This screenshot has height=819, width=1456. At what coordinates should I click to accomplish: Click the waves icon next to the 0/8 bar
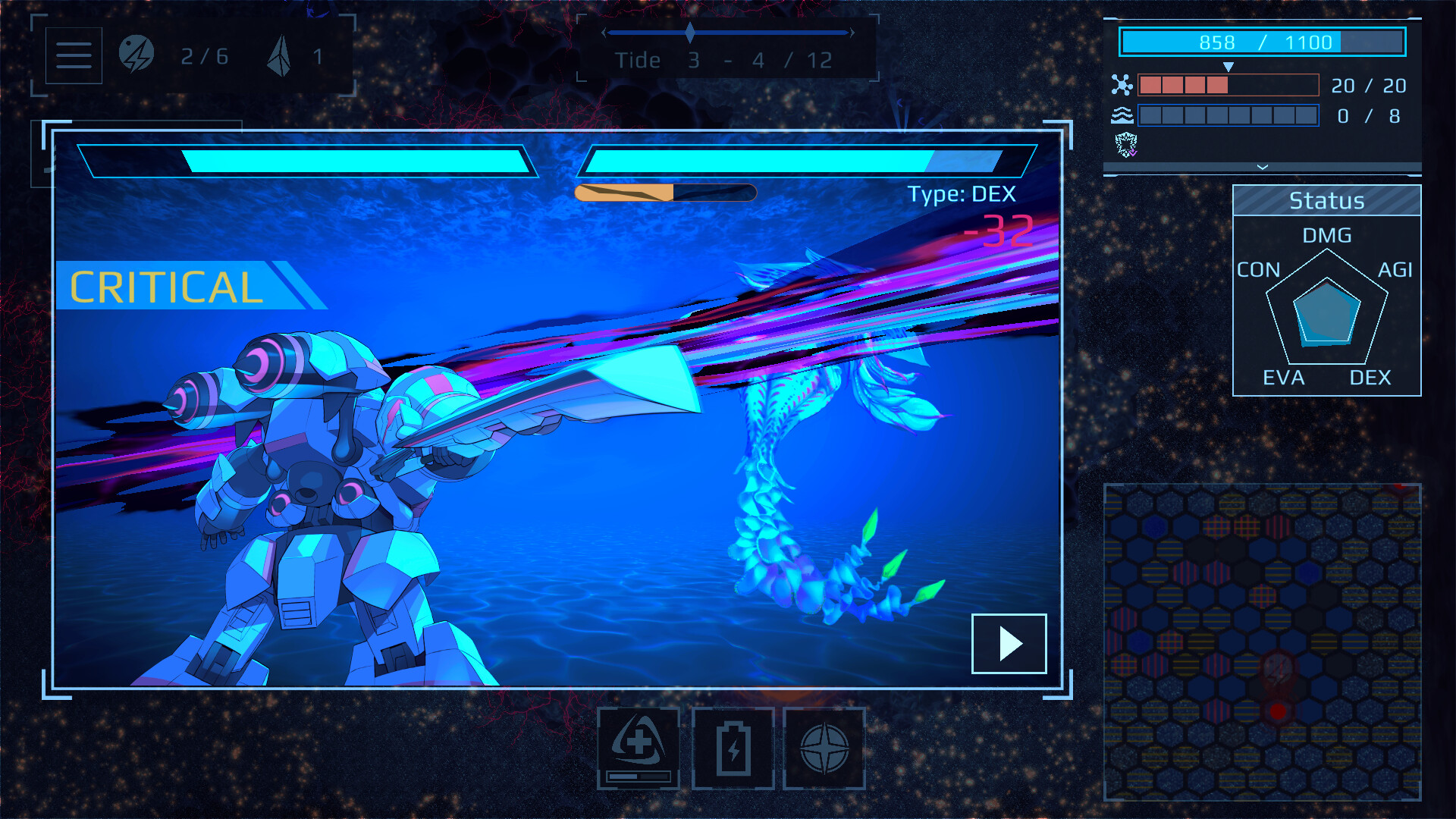[1123, 116]
